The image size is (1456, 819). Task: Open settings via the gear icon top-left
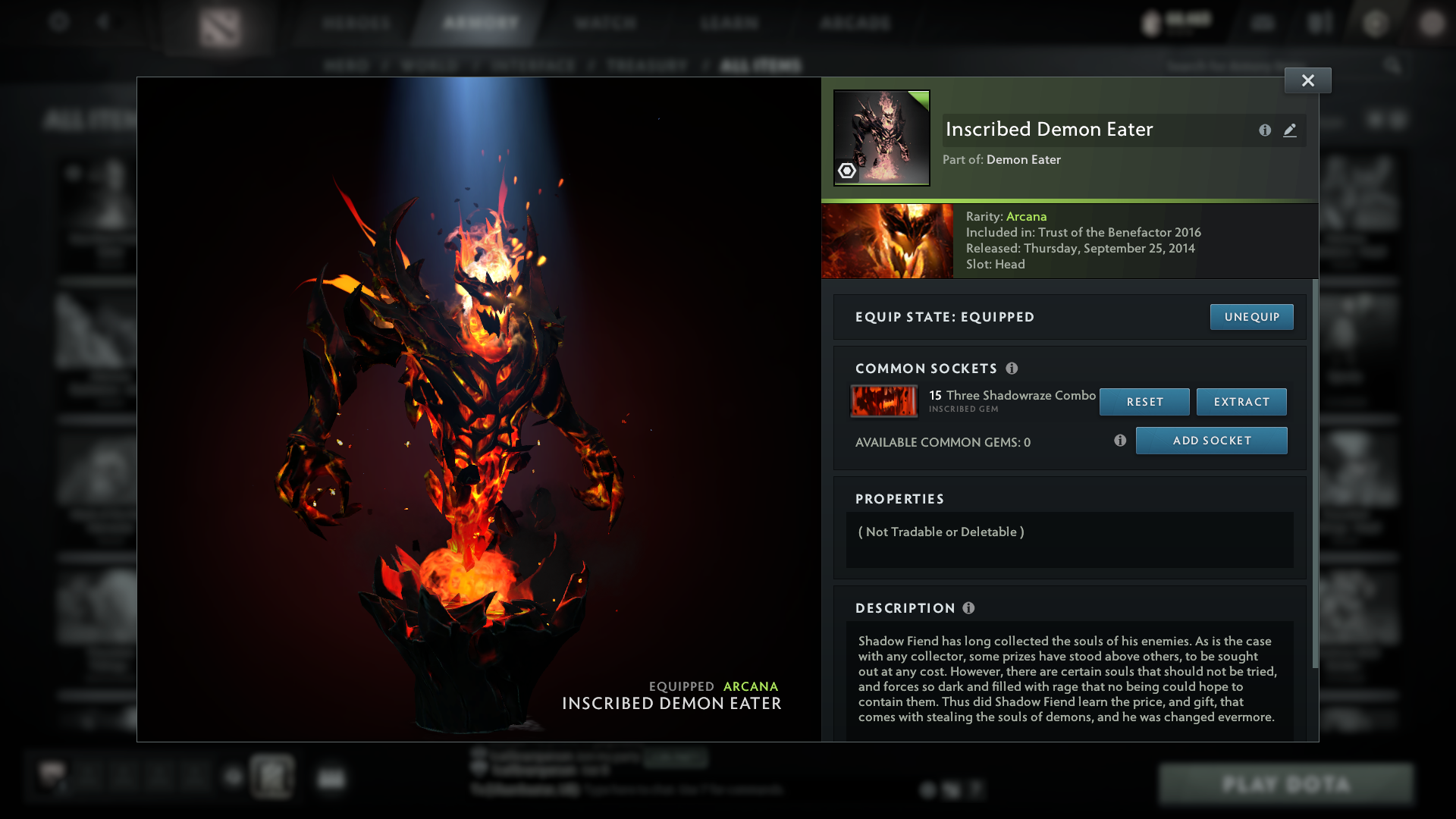59,23
